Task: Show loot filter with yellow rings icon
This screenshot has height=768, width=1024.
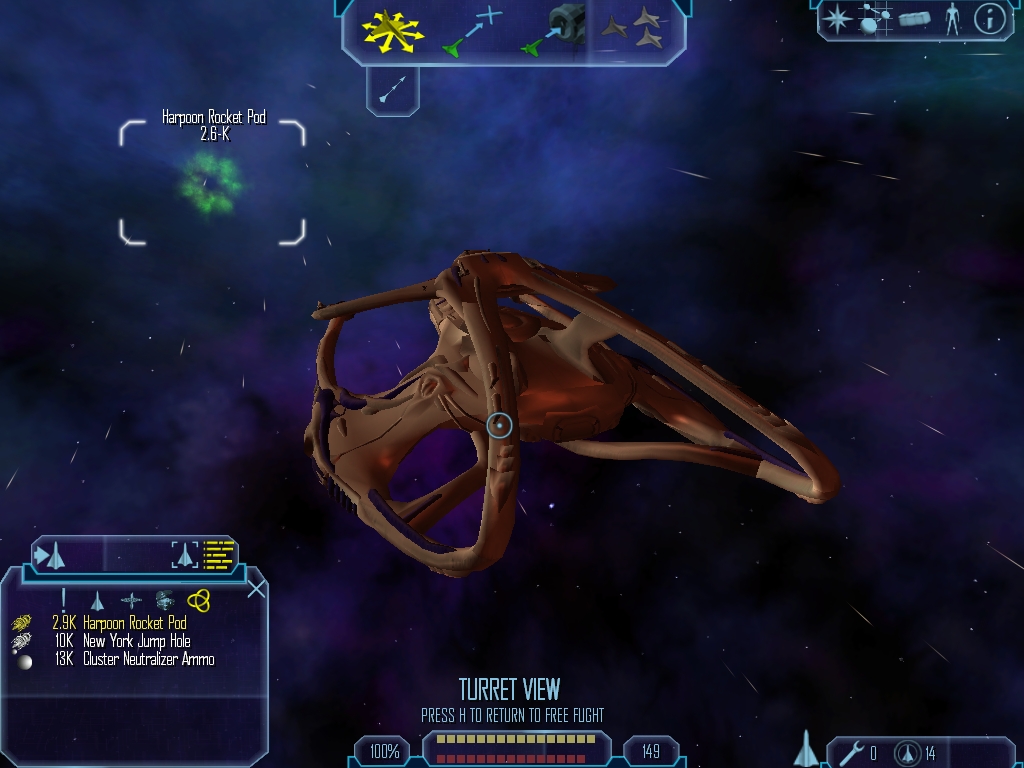Action: point(198,600)
